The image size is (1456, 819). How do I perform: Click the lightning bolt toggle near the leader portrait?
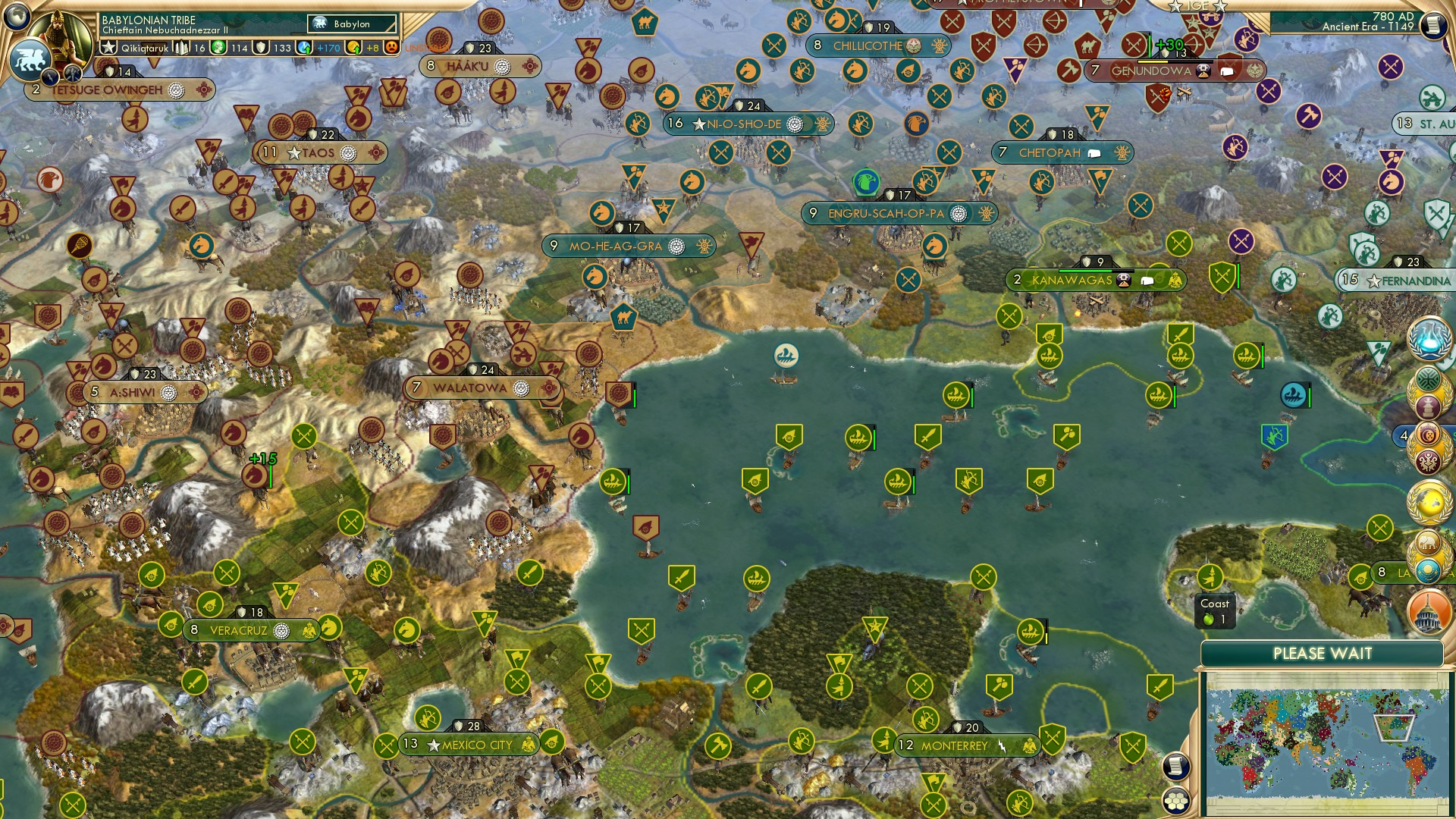(50, 76)
